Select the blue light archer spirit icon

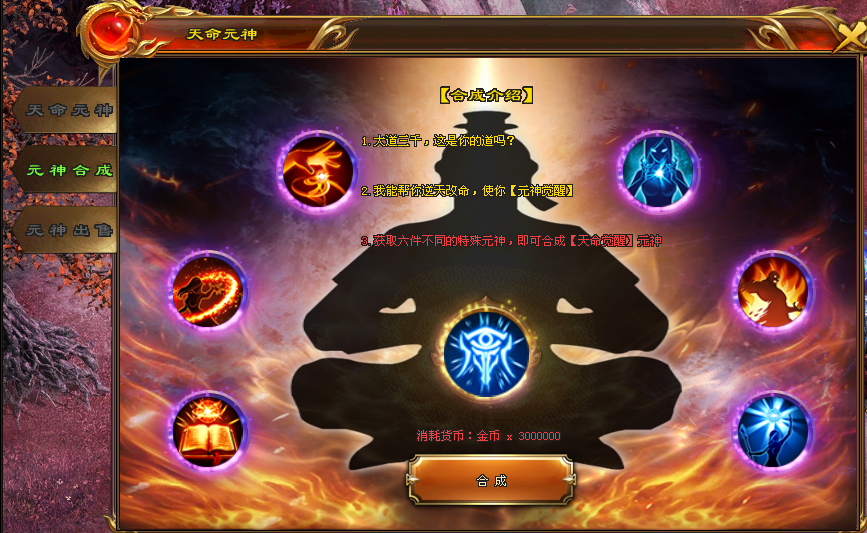click(773, 431)
